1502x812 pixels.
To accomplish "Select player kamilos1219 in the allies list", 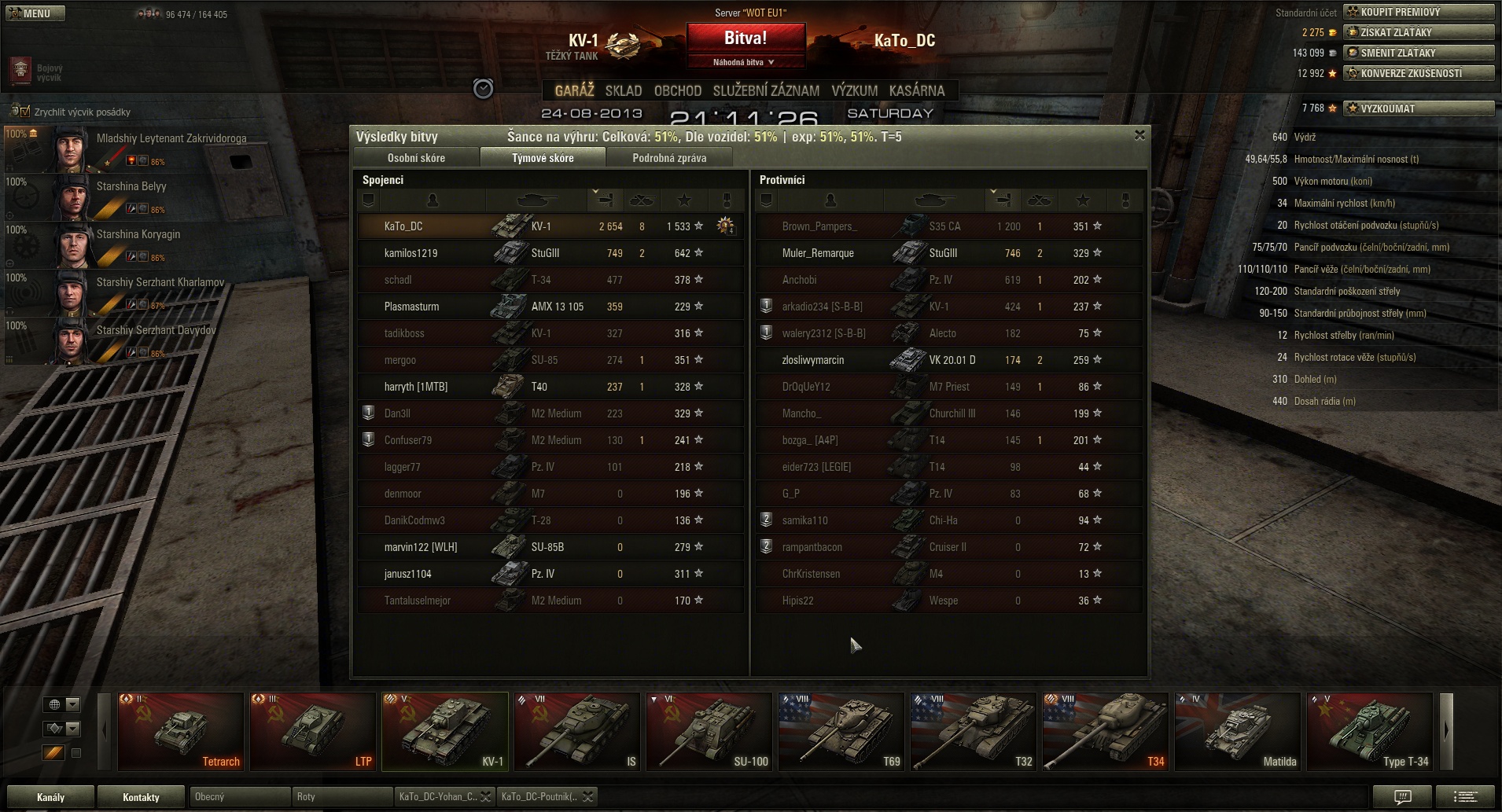I will pyautogui.click(x=411, y=253).
